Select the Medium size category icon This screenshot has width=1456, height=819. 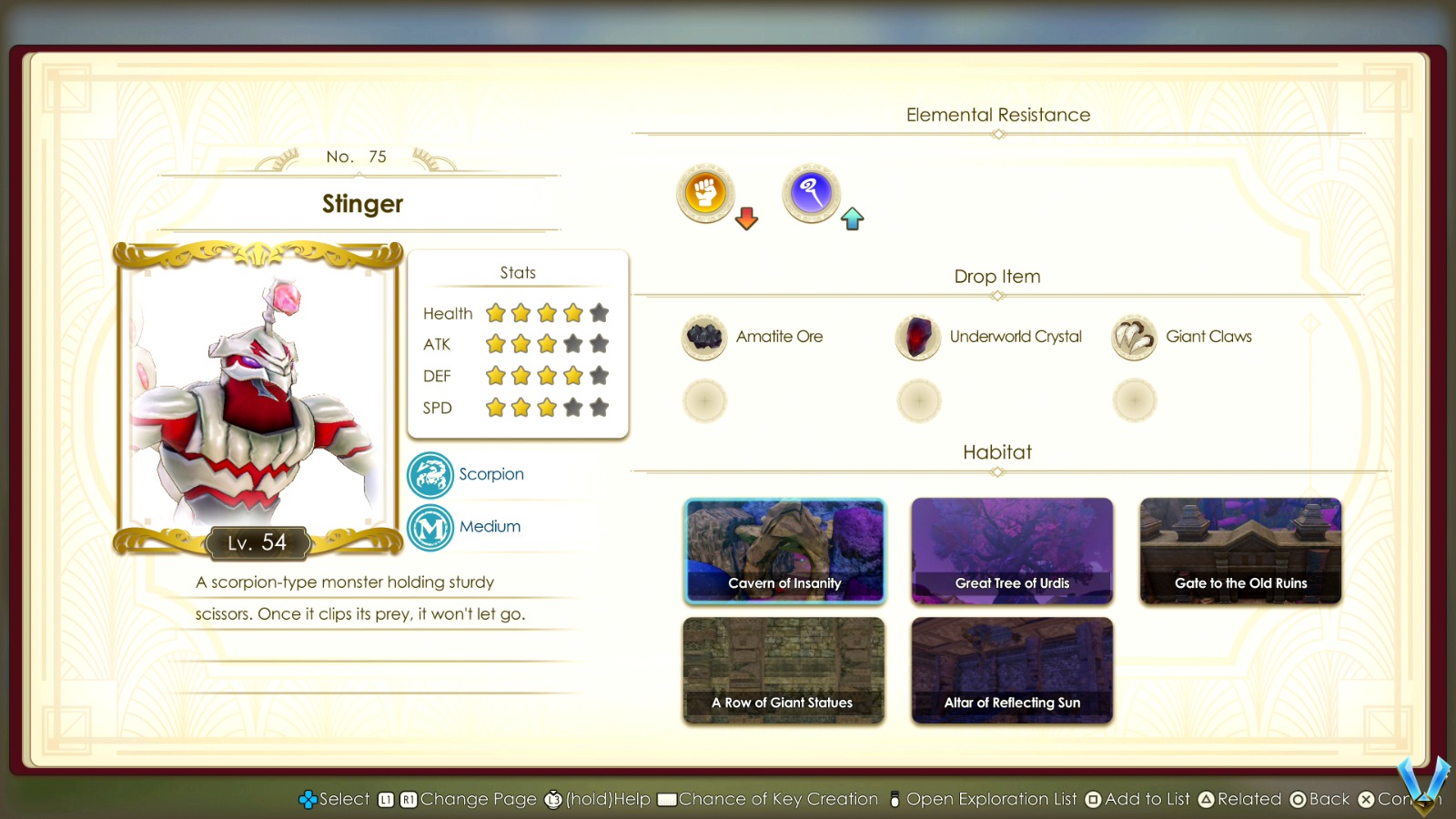(430, 526)
